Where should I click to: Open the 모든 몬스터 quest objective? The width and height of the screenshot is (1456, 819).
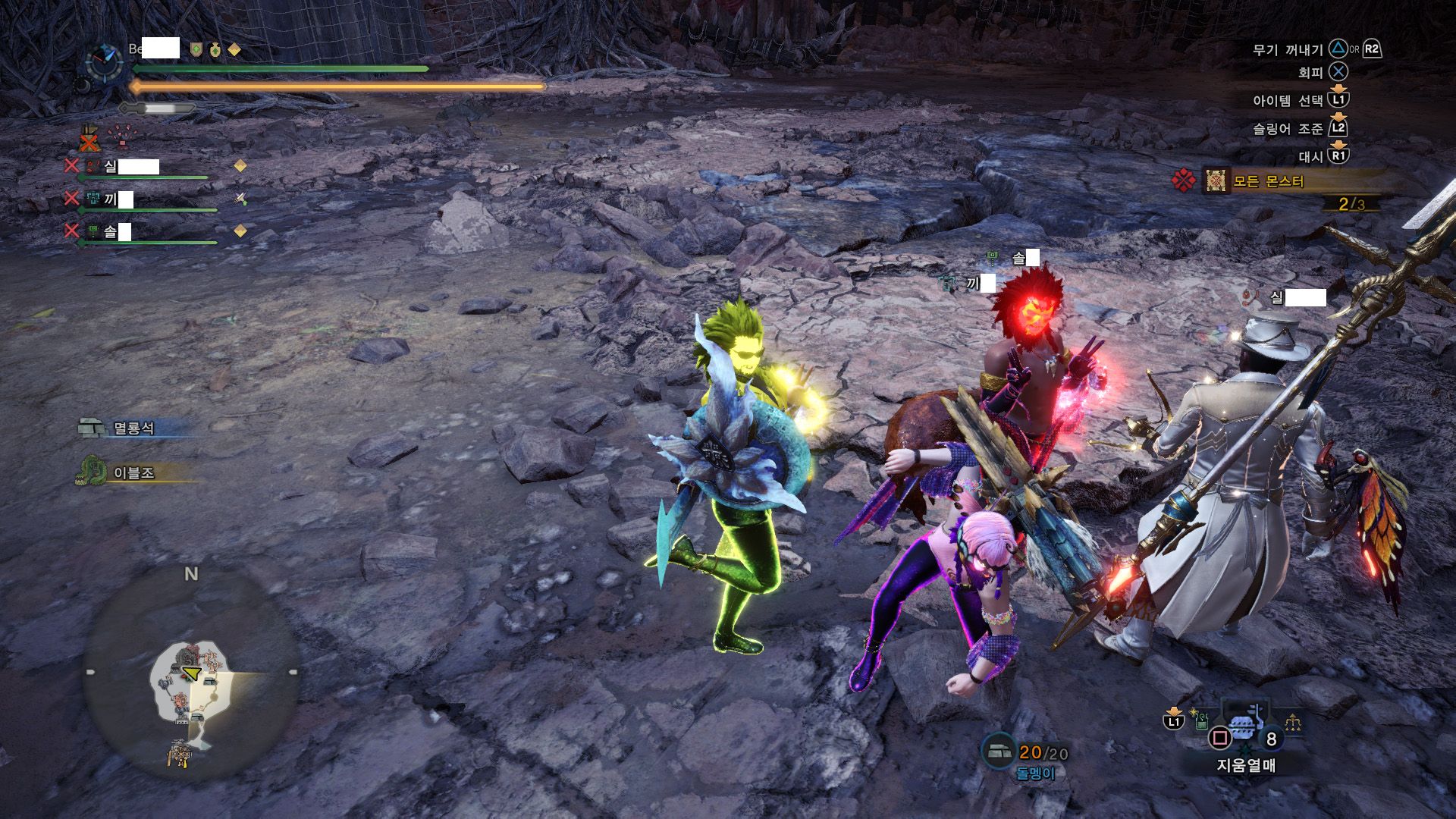coord(1267,181)
